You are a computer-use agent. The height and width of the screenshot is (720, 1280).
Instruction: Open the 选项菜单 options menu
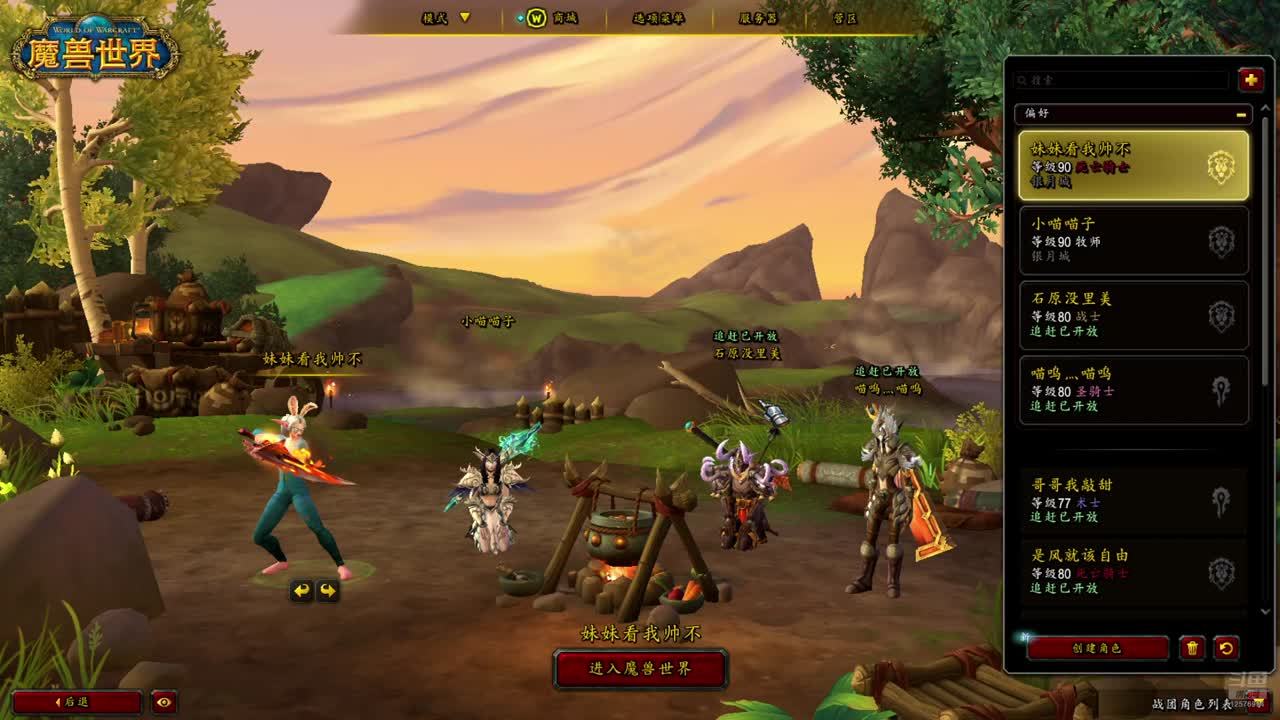tap(658, 18)
